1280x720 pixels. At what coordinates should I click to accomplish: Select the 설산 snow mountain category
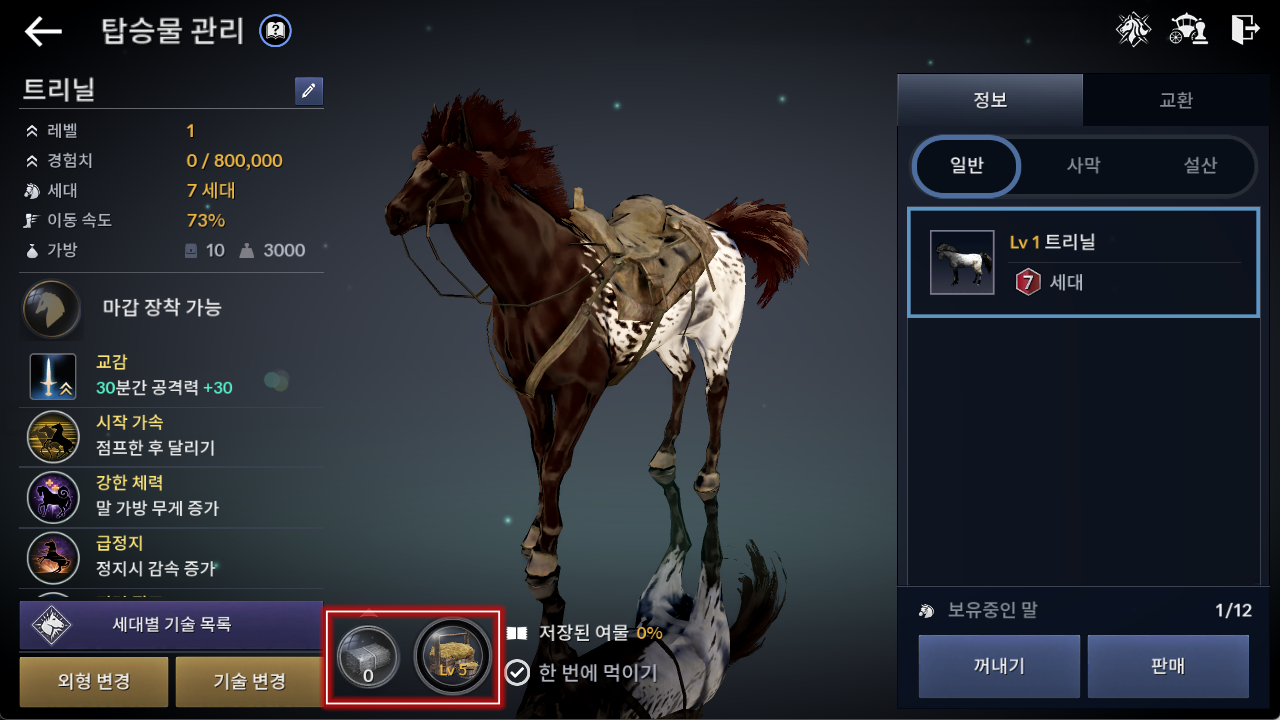coord(1199,166)
